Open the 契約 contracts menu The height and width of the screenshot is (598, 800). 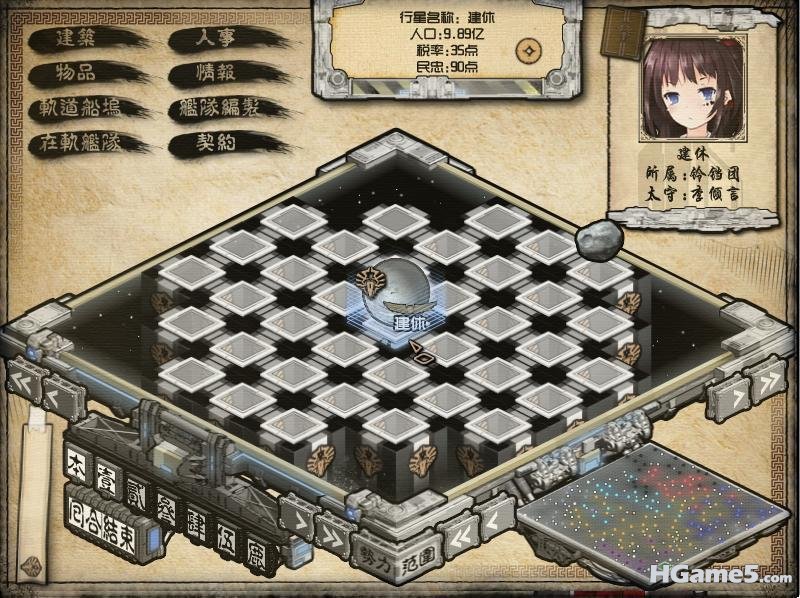pos(217,142)
